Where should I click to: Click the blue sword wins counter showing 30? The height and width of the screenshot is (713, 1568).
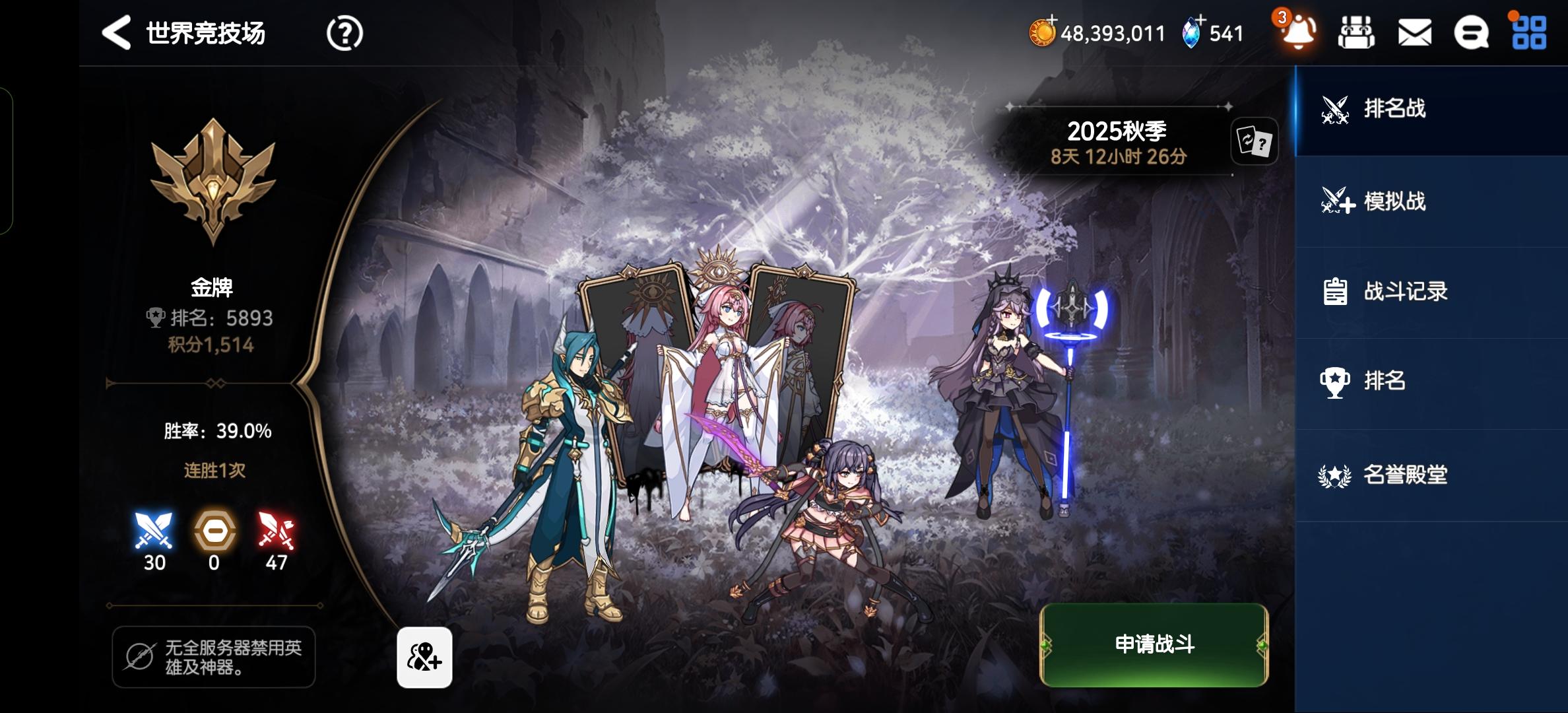point(154,535)
